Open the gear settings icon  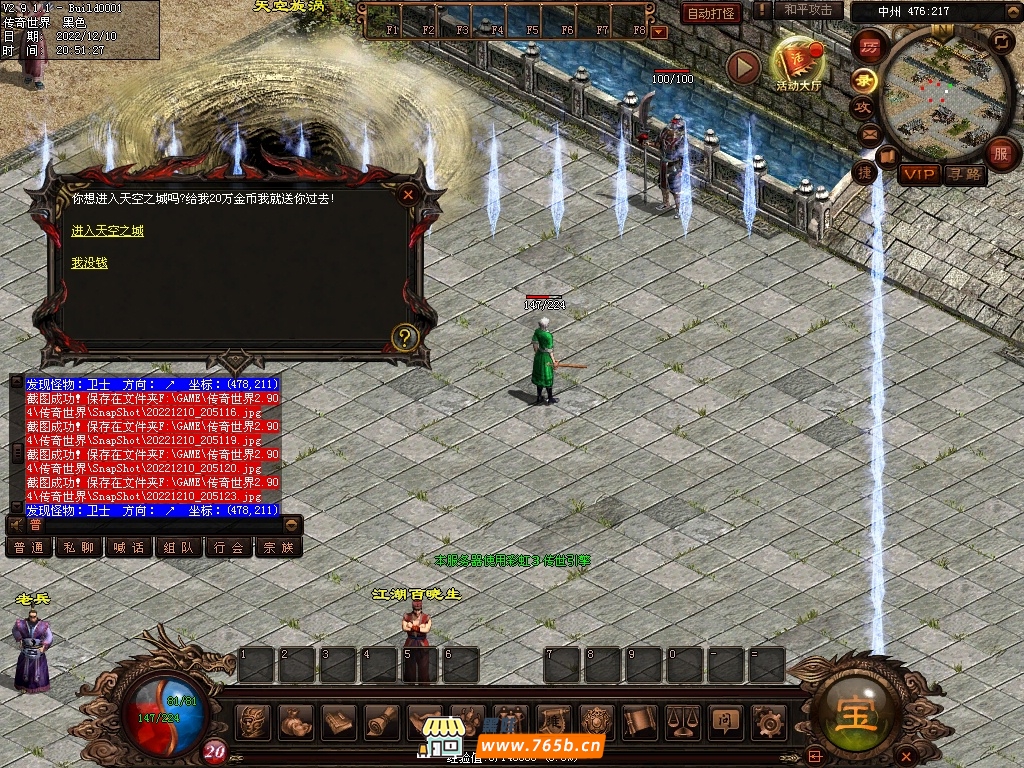tap(767, 721)
